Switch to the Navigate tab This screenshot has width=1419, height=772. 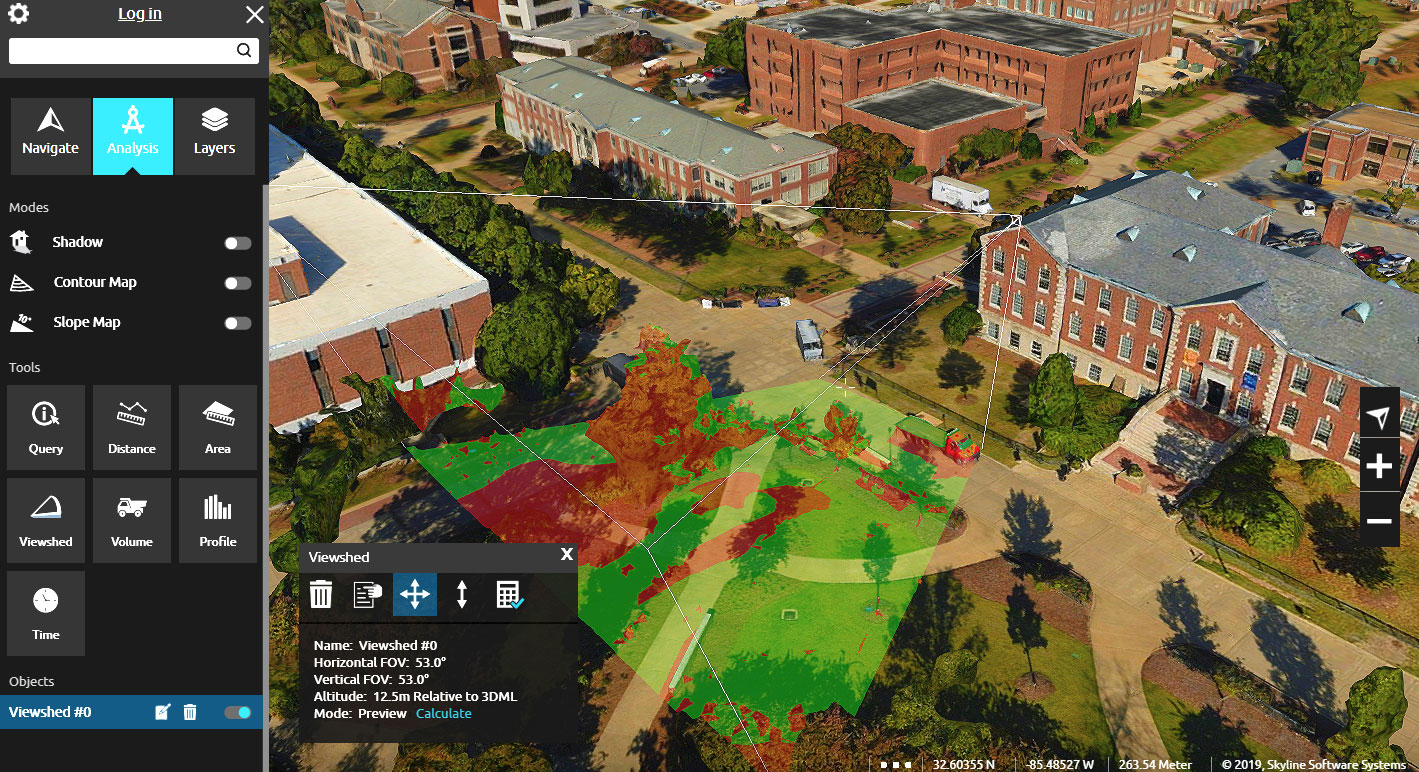click(49, 136)
